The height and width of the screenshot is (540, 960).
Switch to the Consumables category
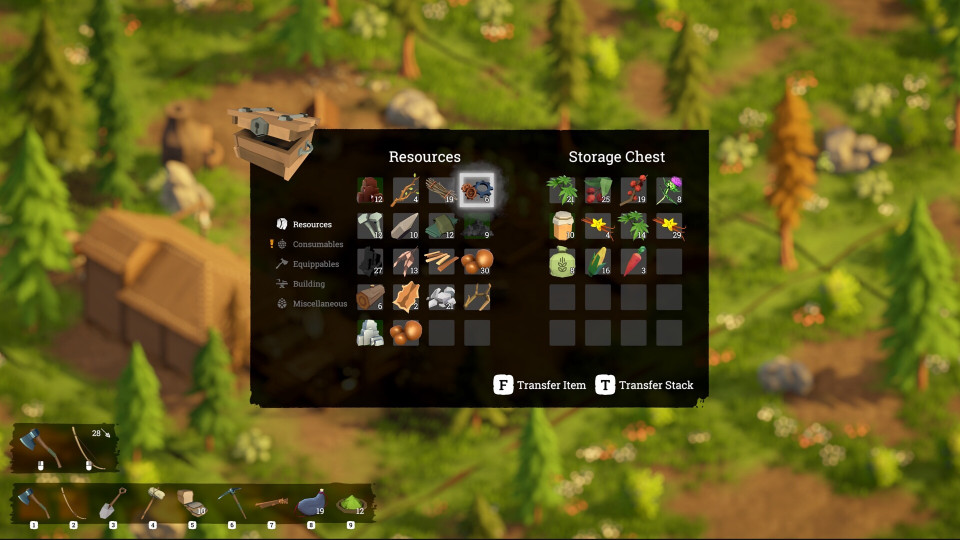317,244
